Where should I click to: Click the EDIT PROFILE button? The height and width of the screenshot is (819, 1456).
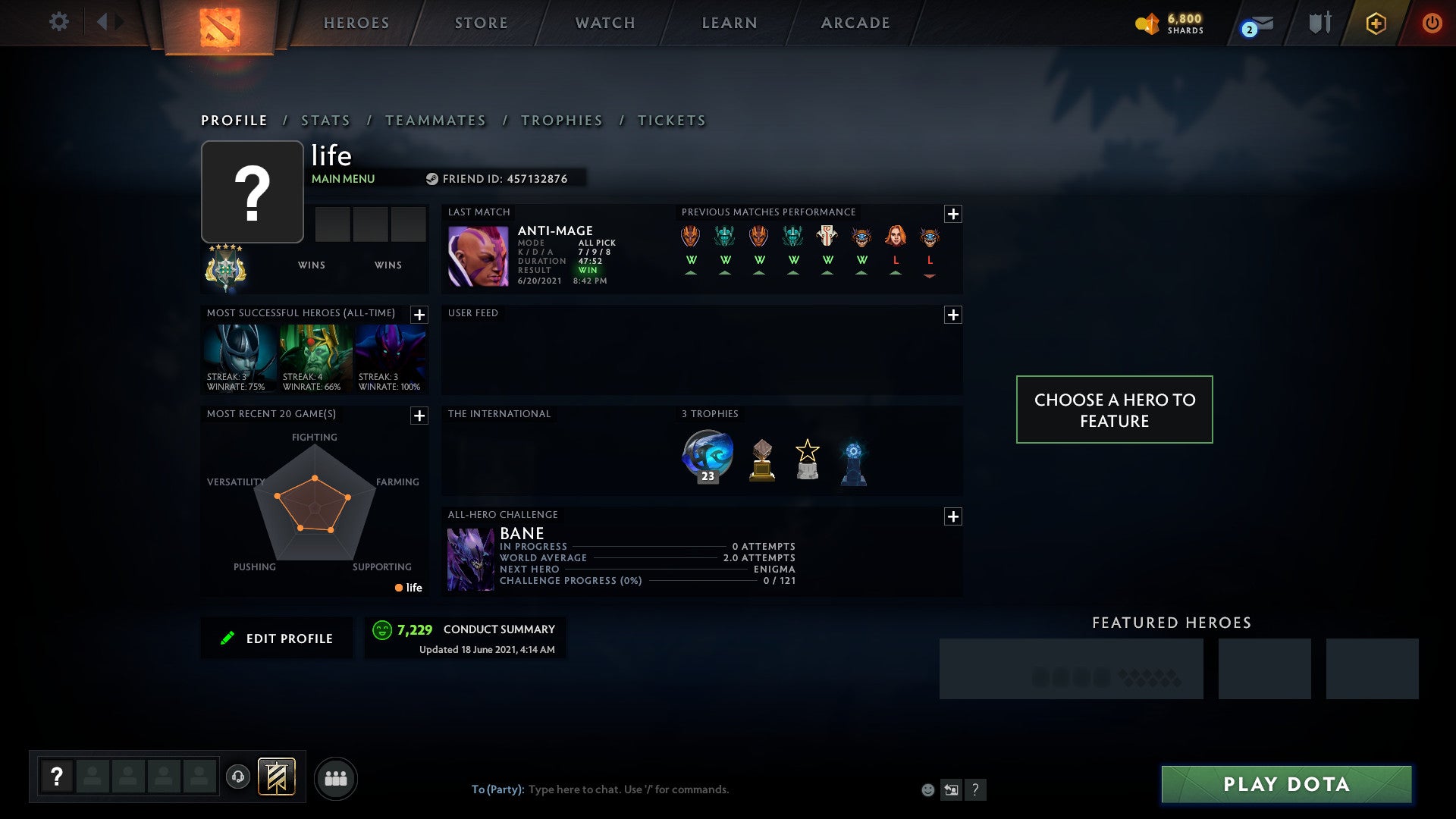coord(277,638)
